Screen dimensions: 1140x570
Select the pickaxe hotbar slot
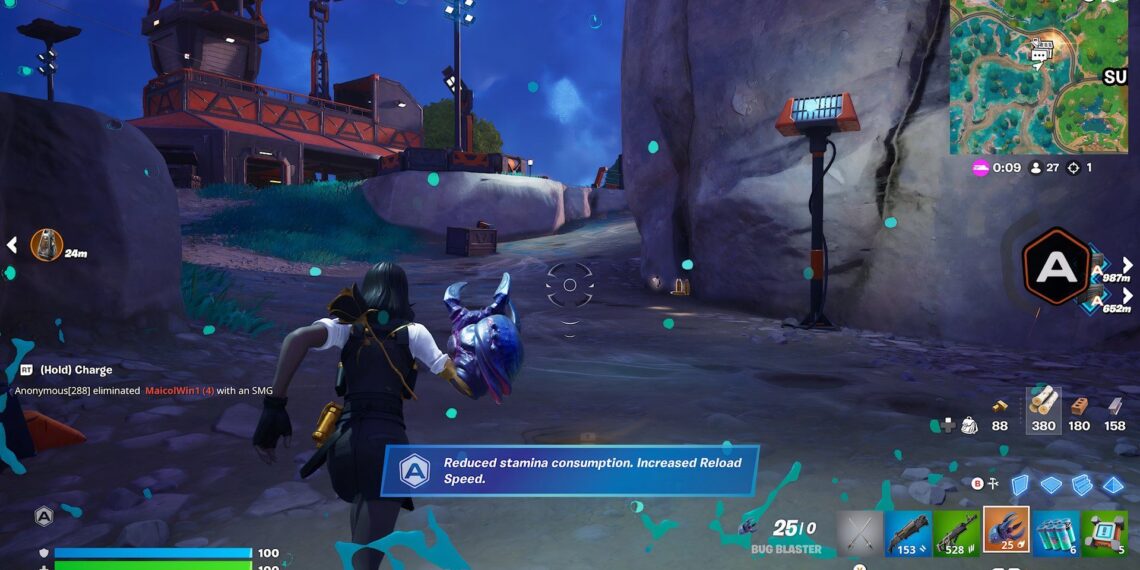859,532
